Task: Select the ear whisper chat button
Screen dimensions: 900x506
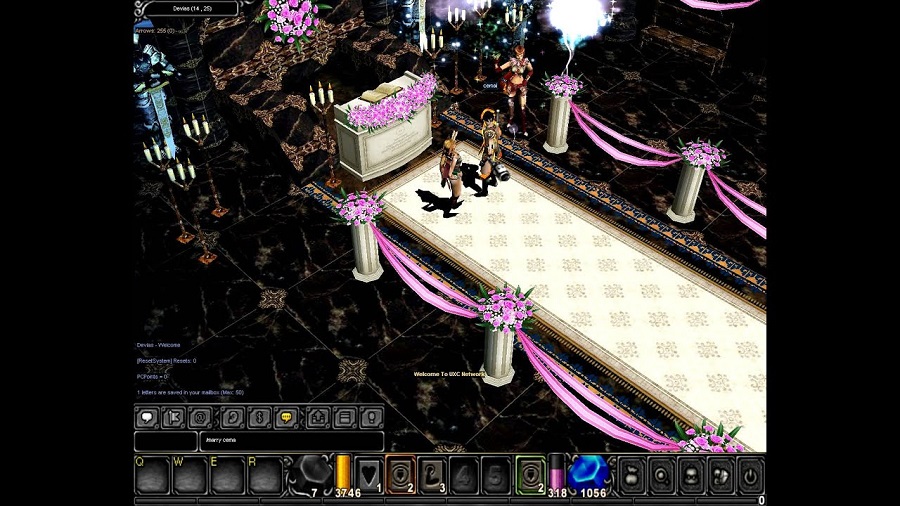Action: (x=231, y=417)
